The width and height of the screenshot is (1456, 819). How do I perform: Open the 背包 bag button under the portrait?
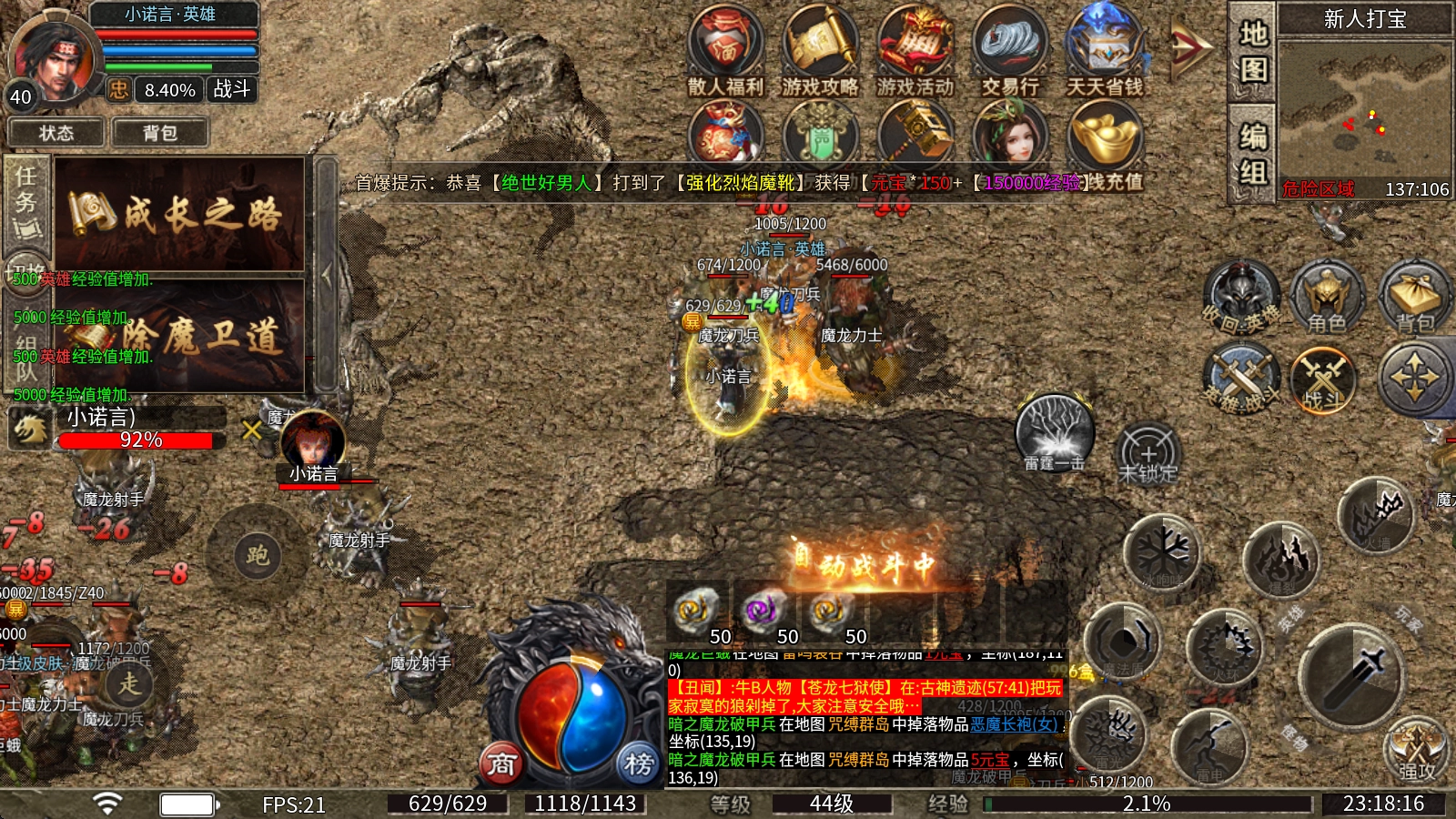pyautogui.click(x=160, y=133)
